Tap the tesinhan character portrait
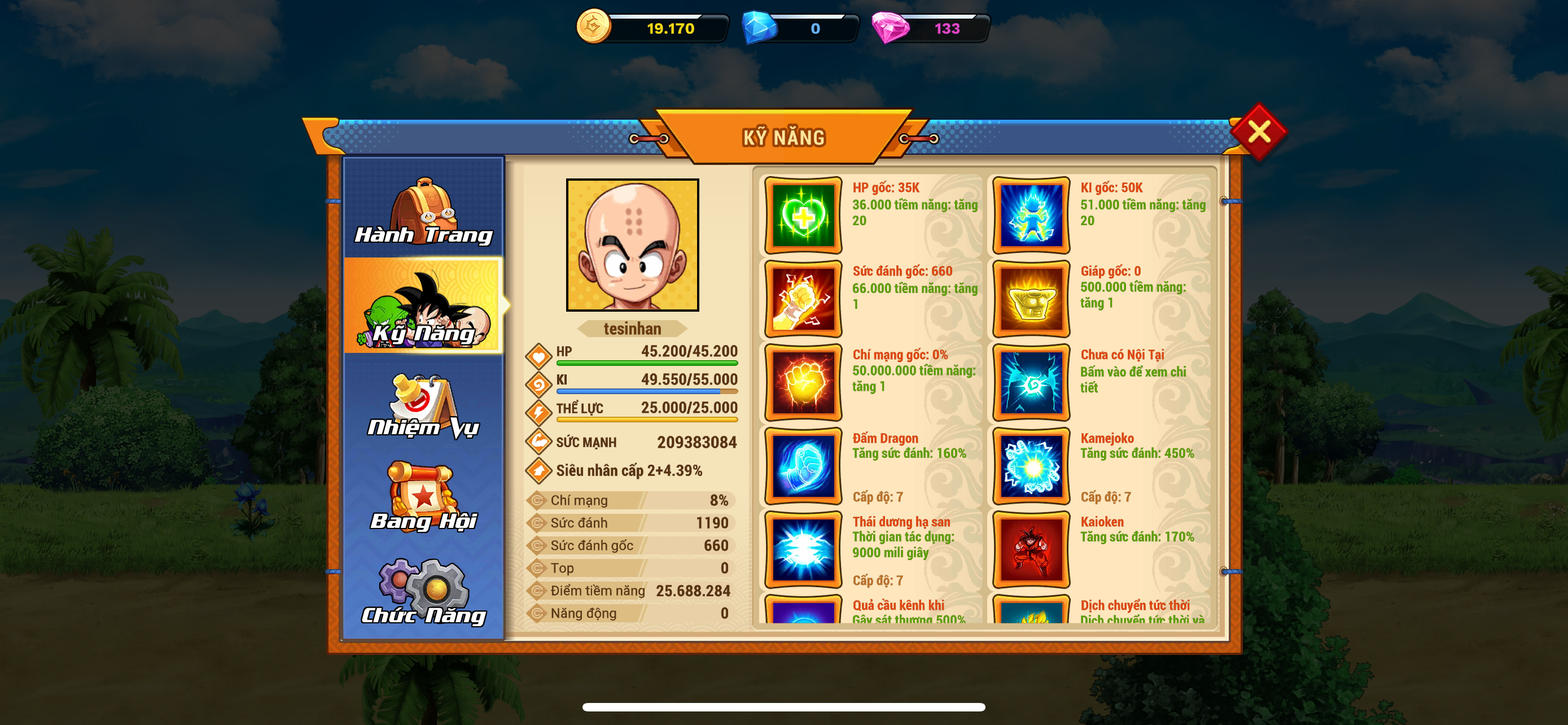 632,244
